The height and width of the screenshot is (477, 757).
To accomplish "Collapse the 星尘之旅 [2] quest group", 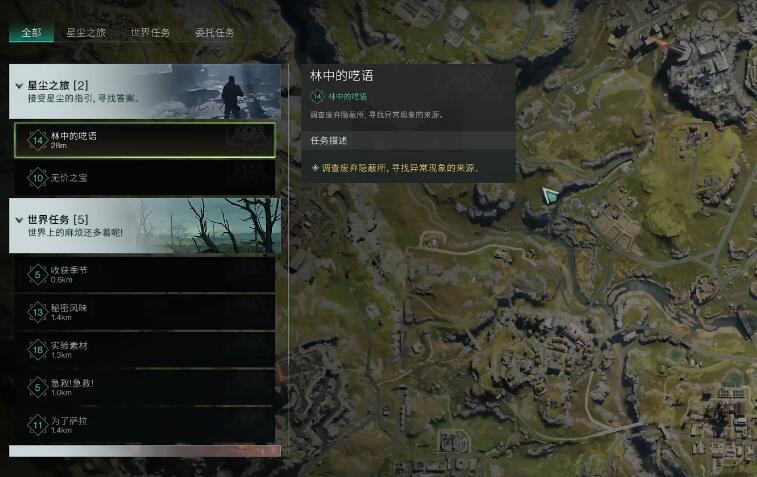I will click(x=20, y=86).
